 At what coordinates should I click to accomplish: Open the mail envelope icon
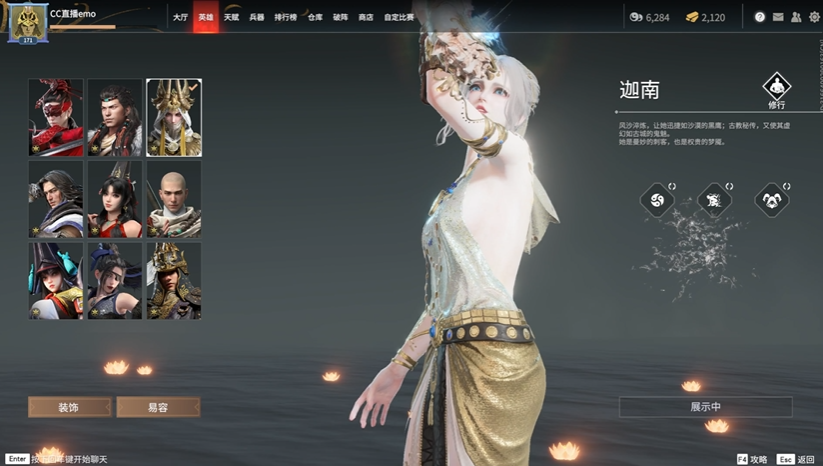click(778, 17)
